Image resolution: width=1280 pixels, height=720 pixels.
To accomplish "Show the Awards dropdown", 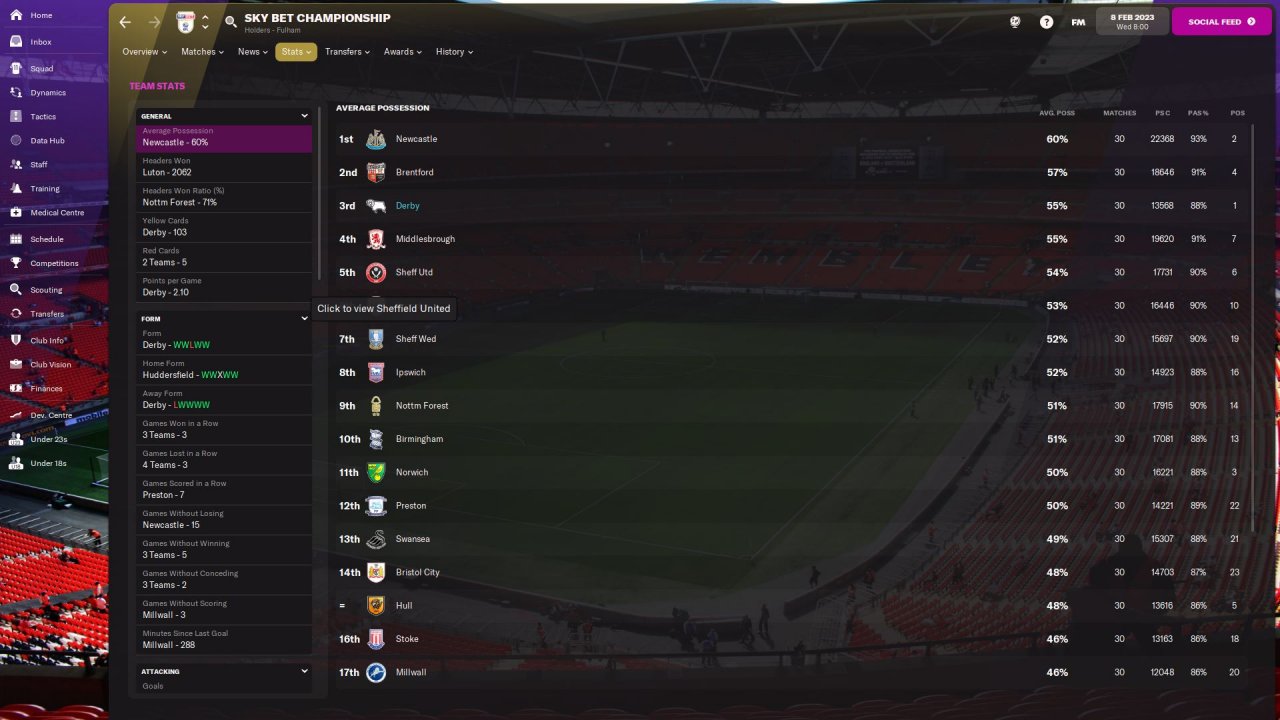I will coord(402,52).
